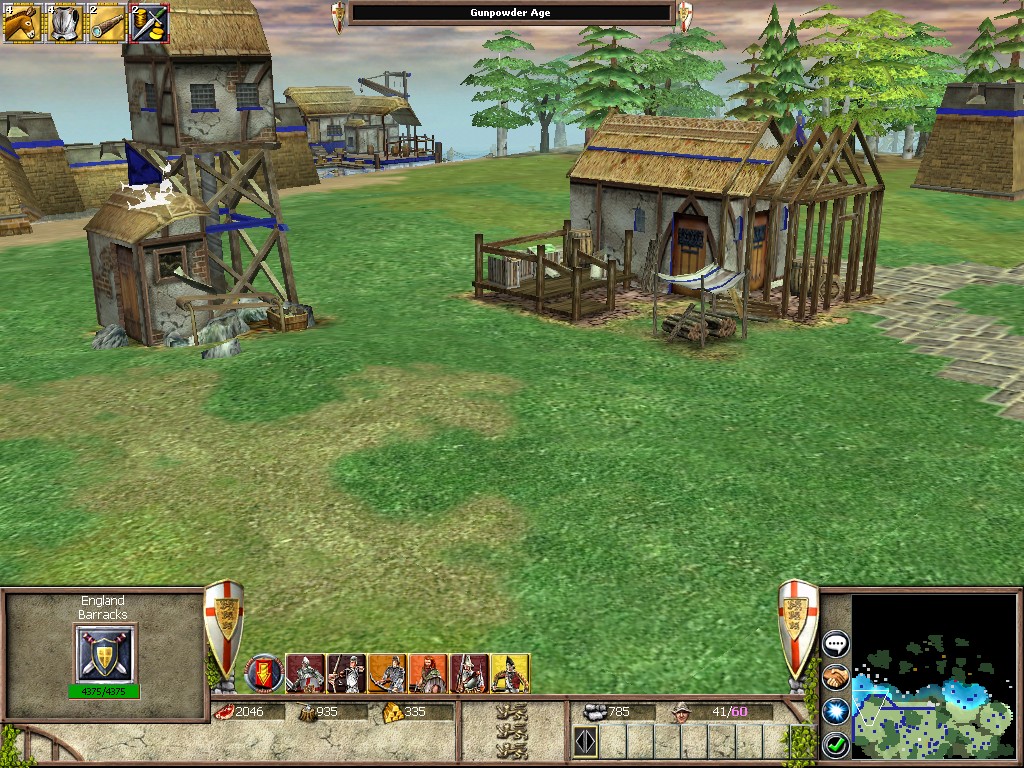Screen dimensions: 1024x768
Task: Train the unit on yellow background
Action: 509,673
